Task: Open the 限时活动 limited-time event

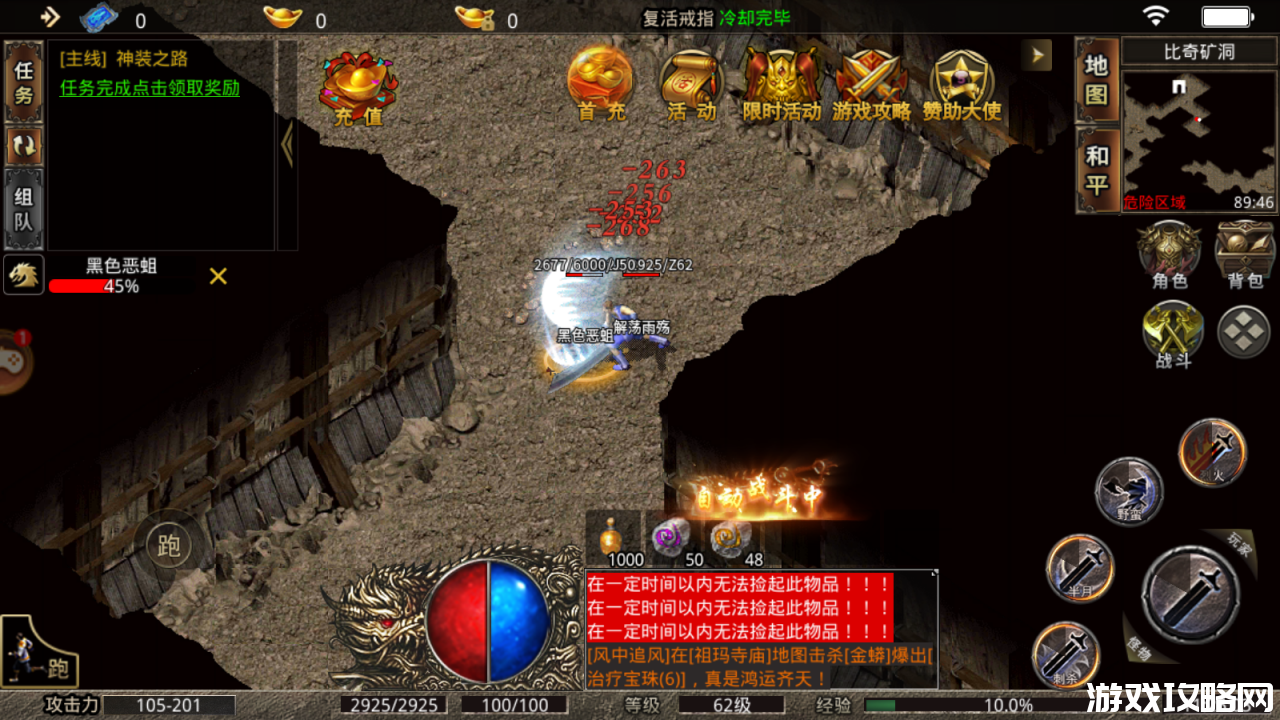Action: pyautogui.click(x=781, y=83)
